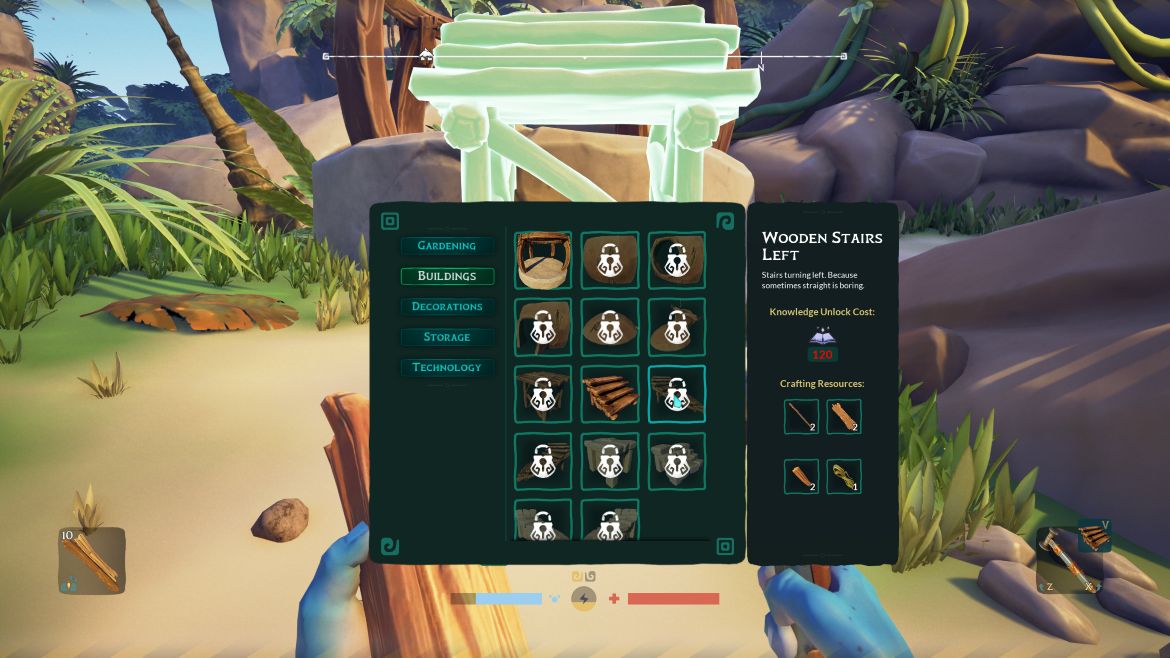The image size is (1170, 658).
Task: Open the Gardening category
Action: 447,246
